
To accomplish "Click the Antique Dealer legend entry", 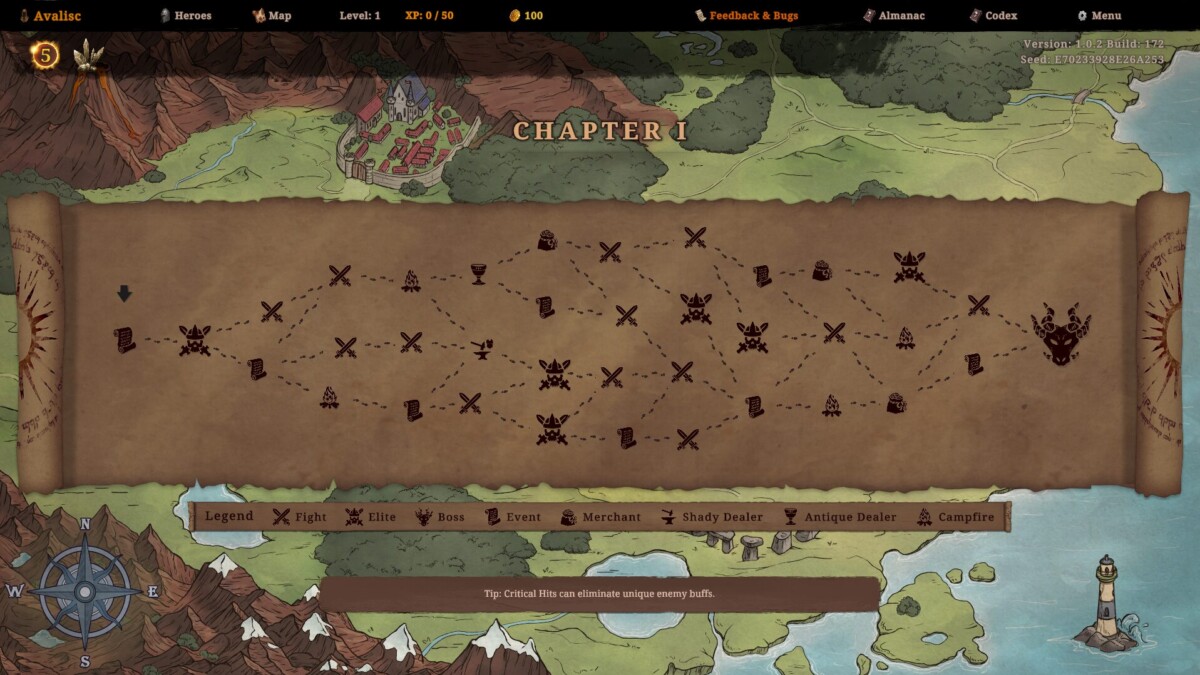I will tap(839, 517).
